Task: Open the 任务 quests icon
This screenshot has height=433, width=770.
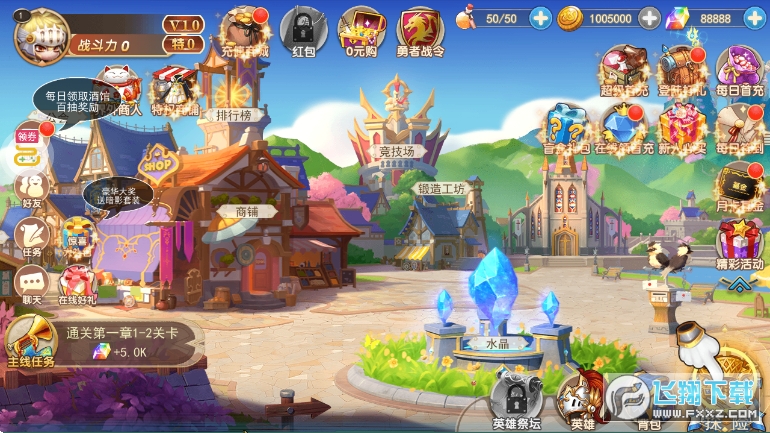Action: [x=31, y=236]
